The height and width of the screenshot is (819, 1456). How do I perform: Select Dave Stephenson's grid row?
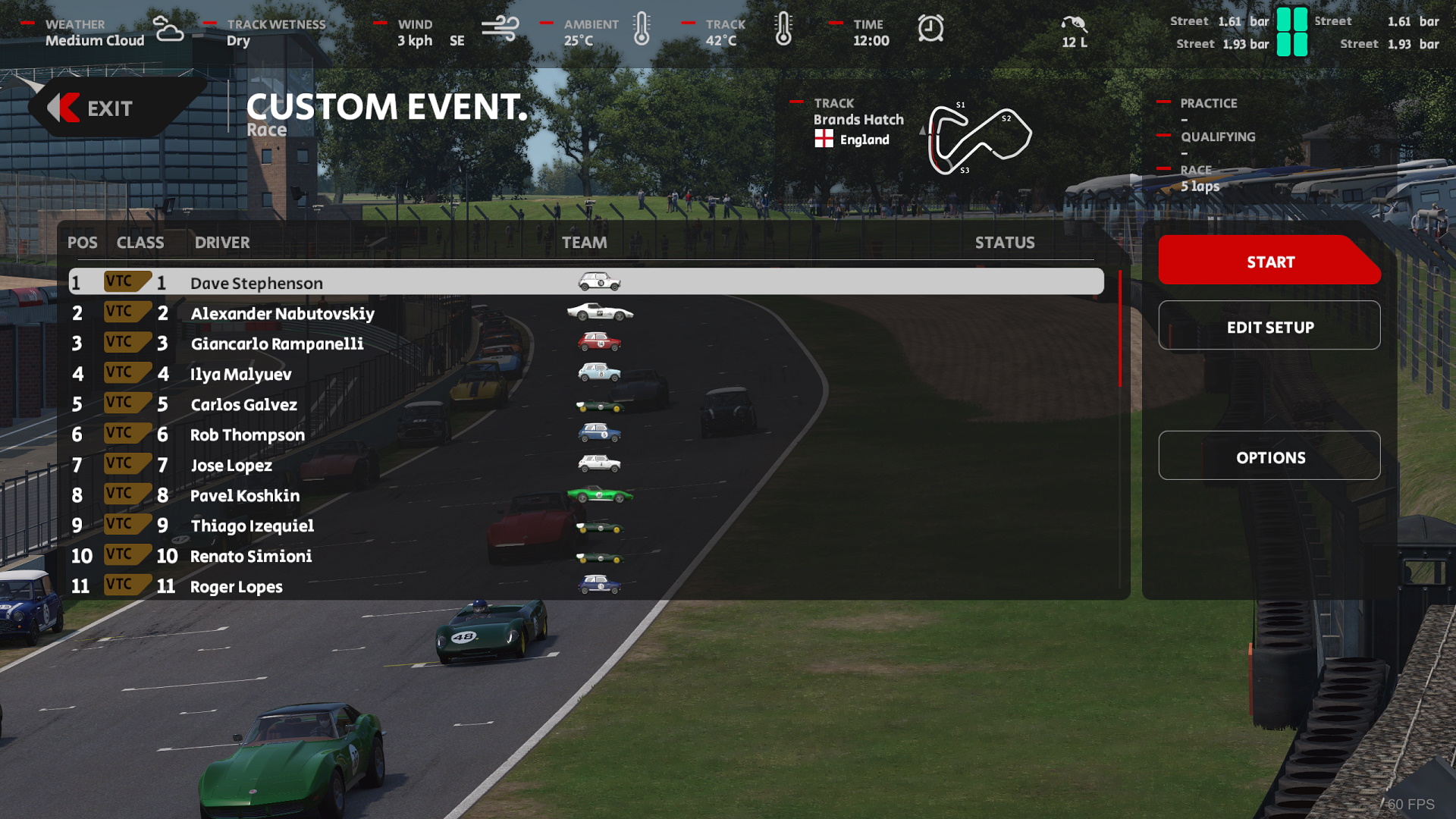256,283
